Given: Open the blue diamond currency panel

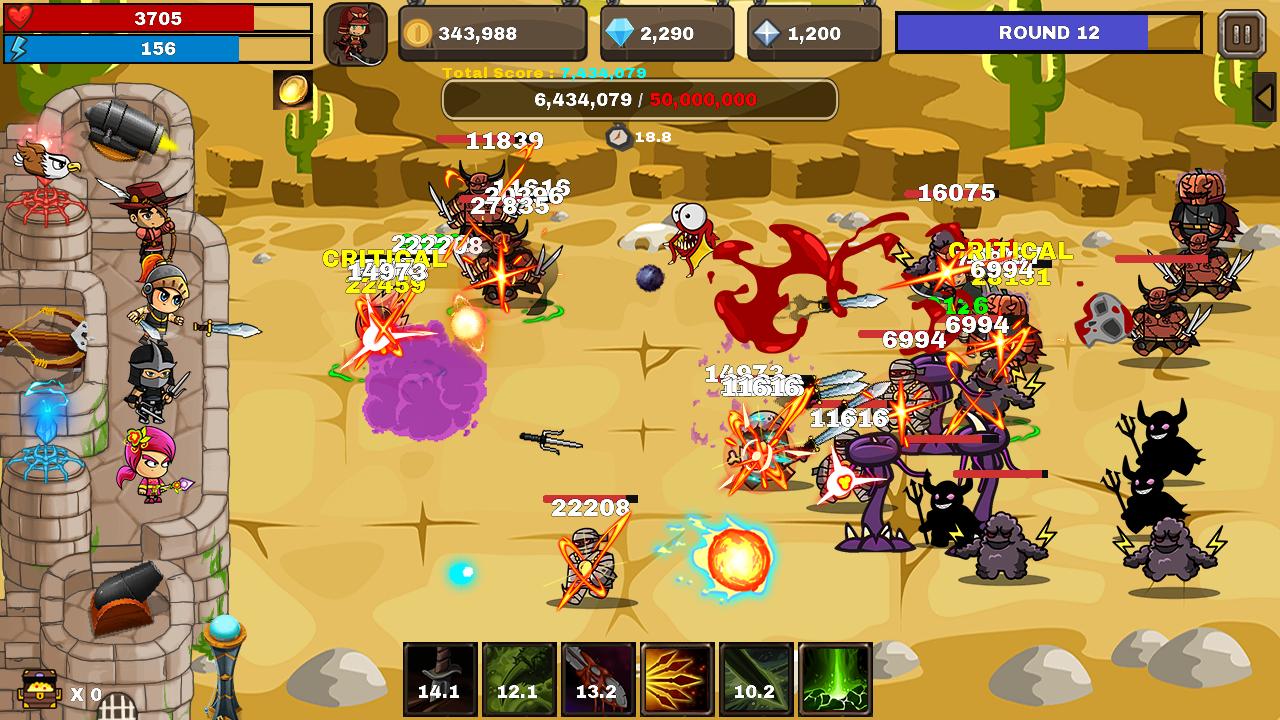Looking at the screenshot, I should [x=667, y=34].
